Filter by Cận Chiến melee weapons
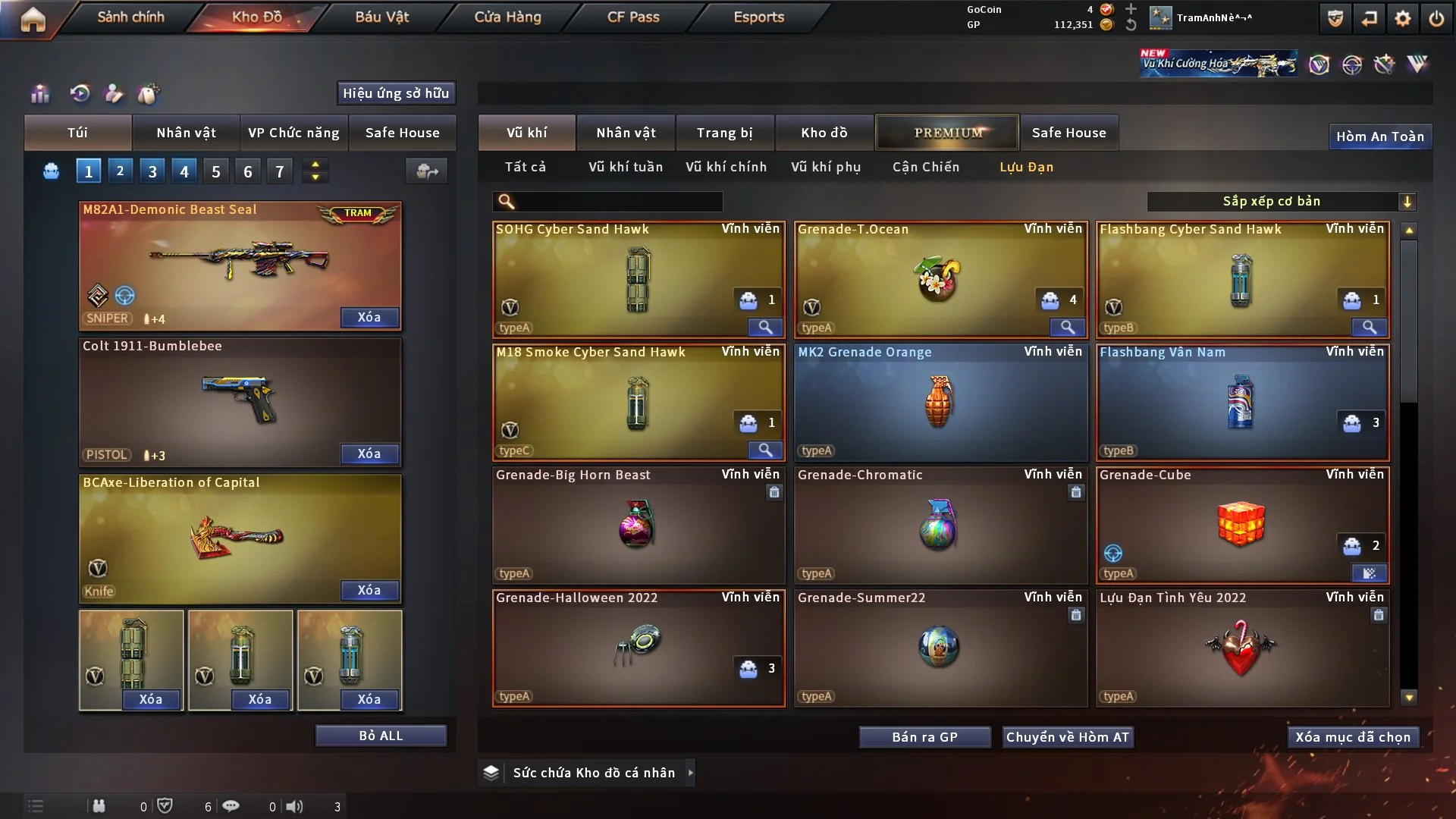This screenshot has width=1456, height=819. (925, 167)
